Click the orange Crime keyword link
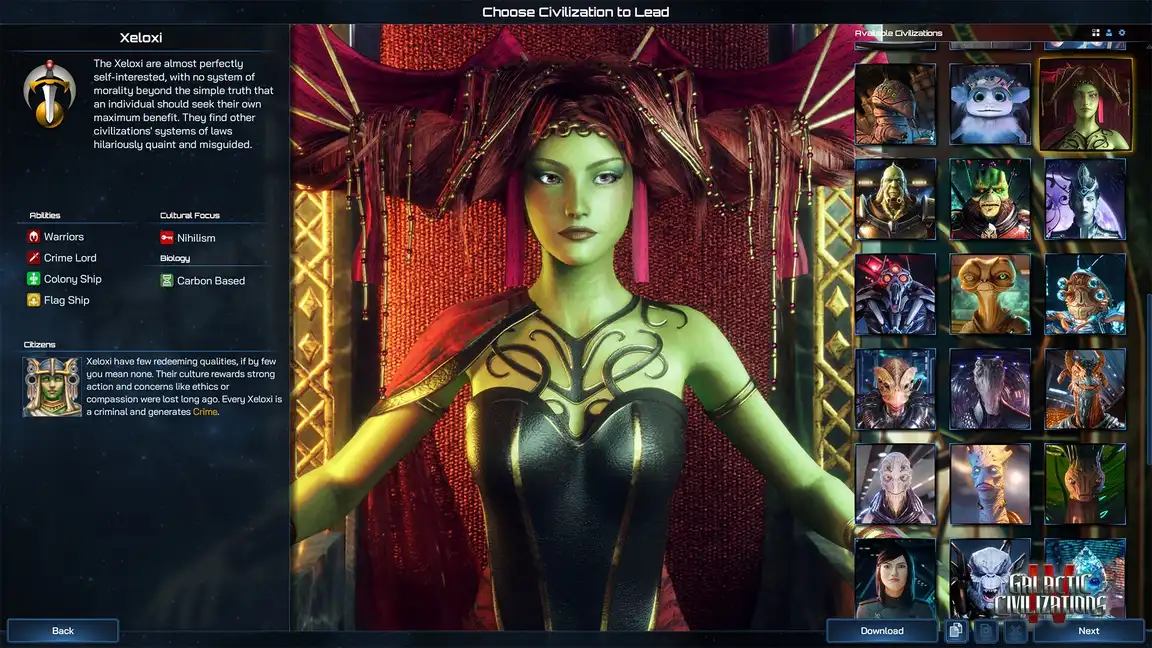Screen dimensions: 1152x648 coord(204,411)
